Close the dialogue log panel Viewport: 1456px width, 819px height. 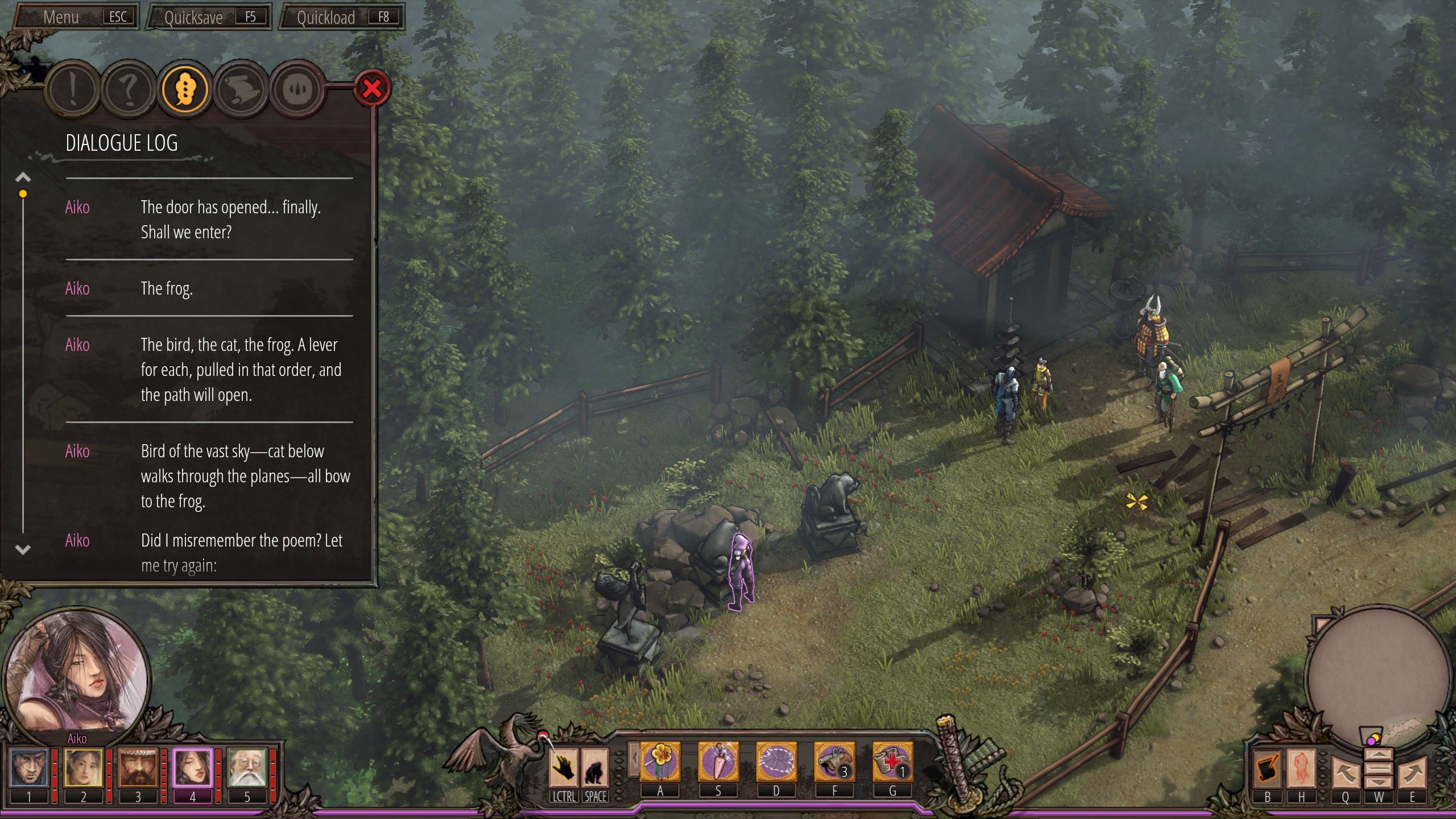[x=372, y=89]
